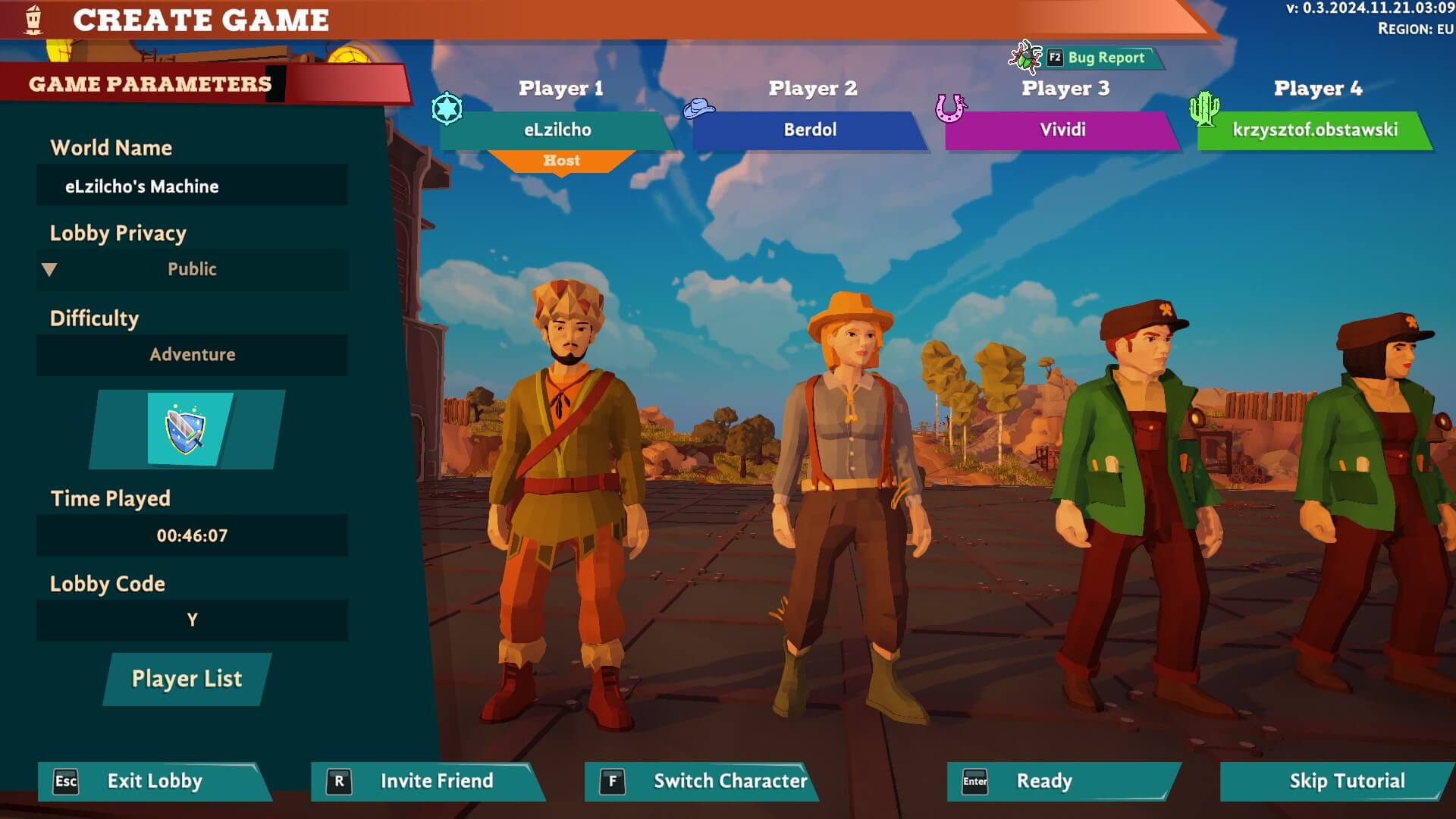This screenshot has width=1456, height=819.
Task: Open the Player List
Action: 187,679
